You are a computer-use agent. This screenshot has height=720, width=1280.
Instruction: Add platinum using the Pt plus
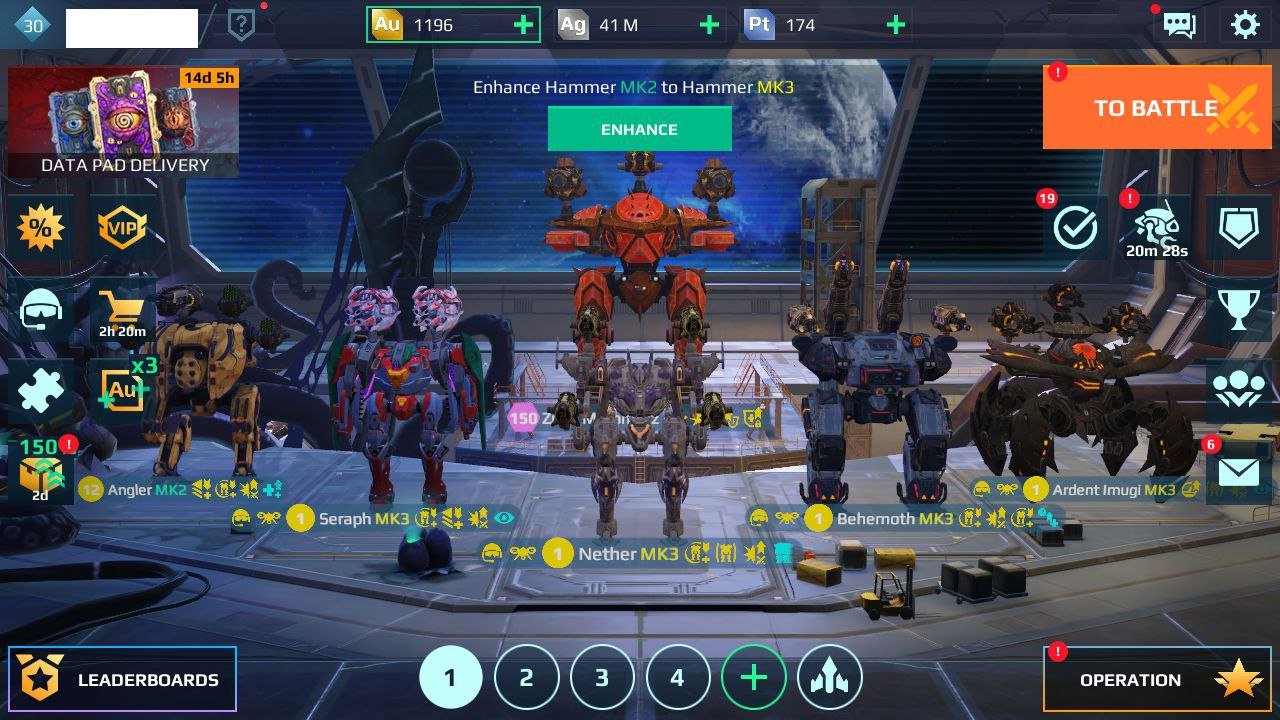tap(896, 25)
